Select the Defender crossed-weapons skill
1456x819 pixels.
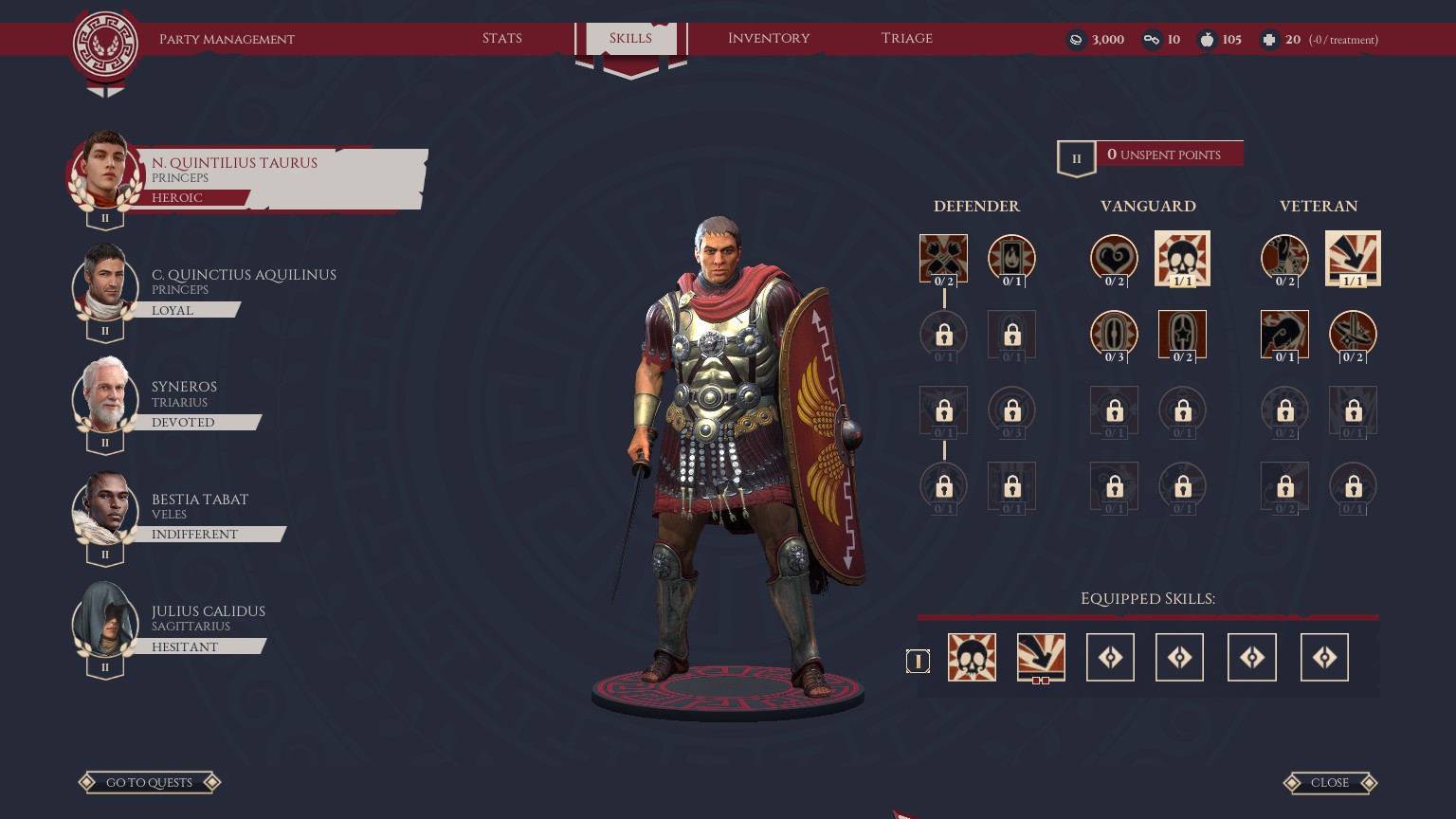tap(943, 258)
